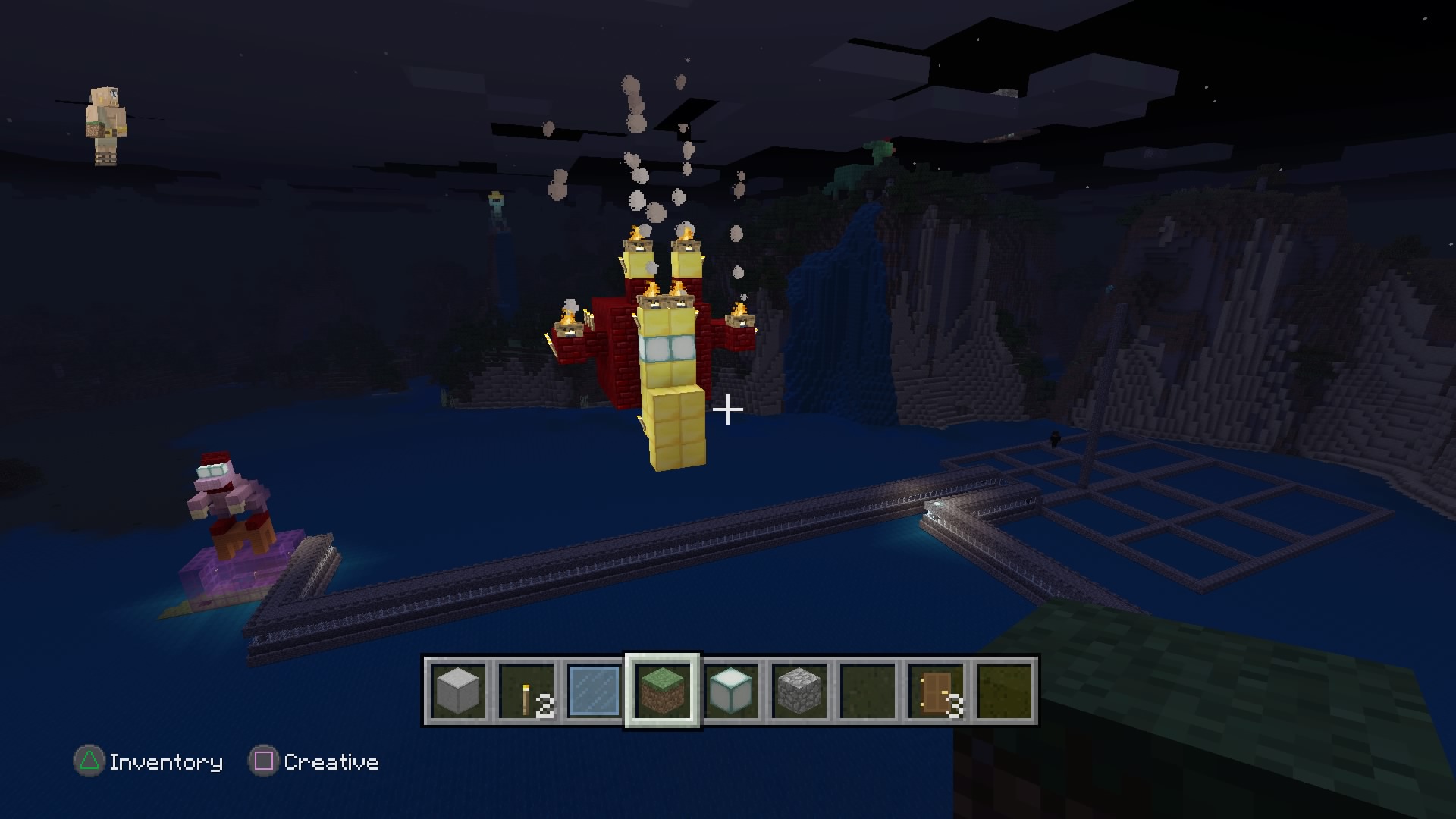
Task: Open the Creative menu via its label
Action: click(x=331, y=761)
